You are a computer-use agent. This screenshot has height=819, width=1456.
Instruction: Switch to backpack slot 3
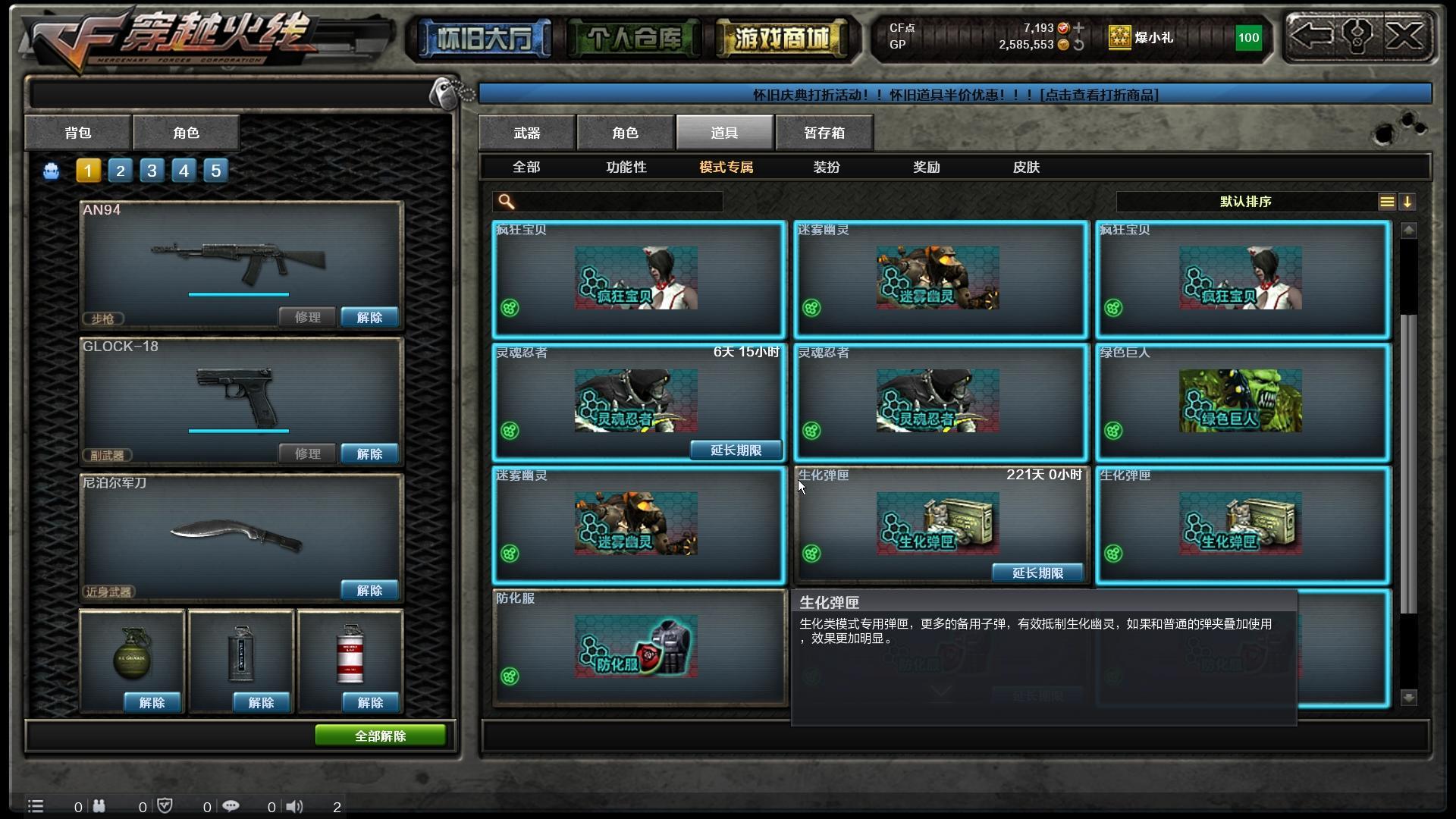(152, 171)
